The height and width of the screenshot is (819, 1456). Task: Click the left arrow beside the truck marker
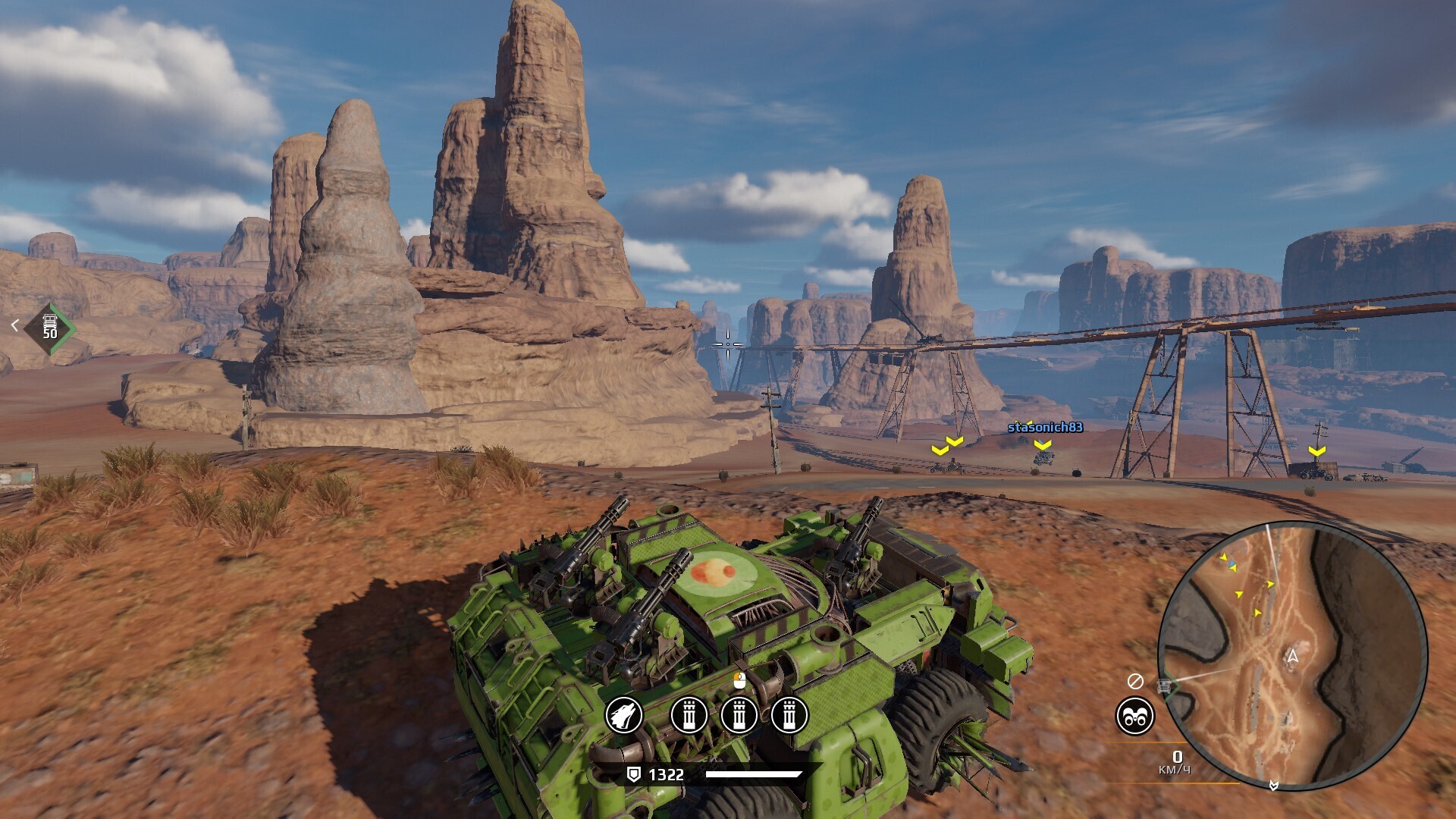click(14, 325)
